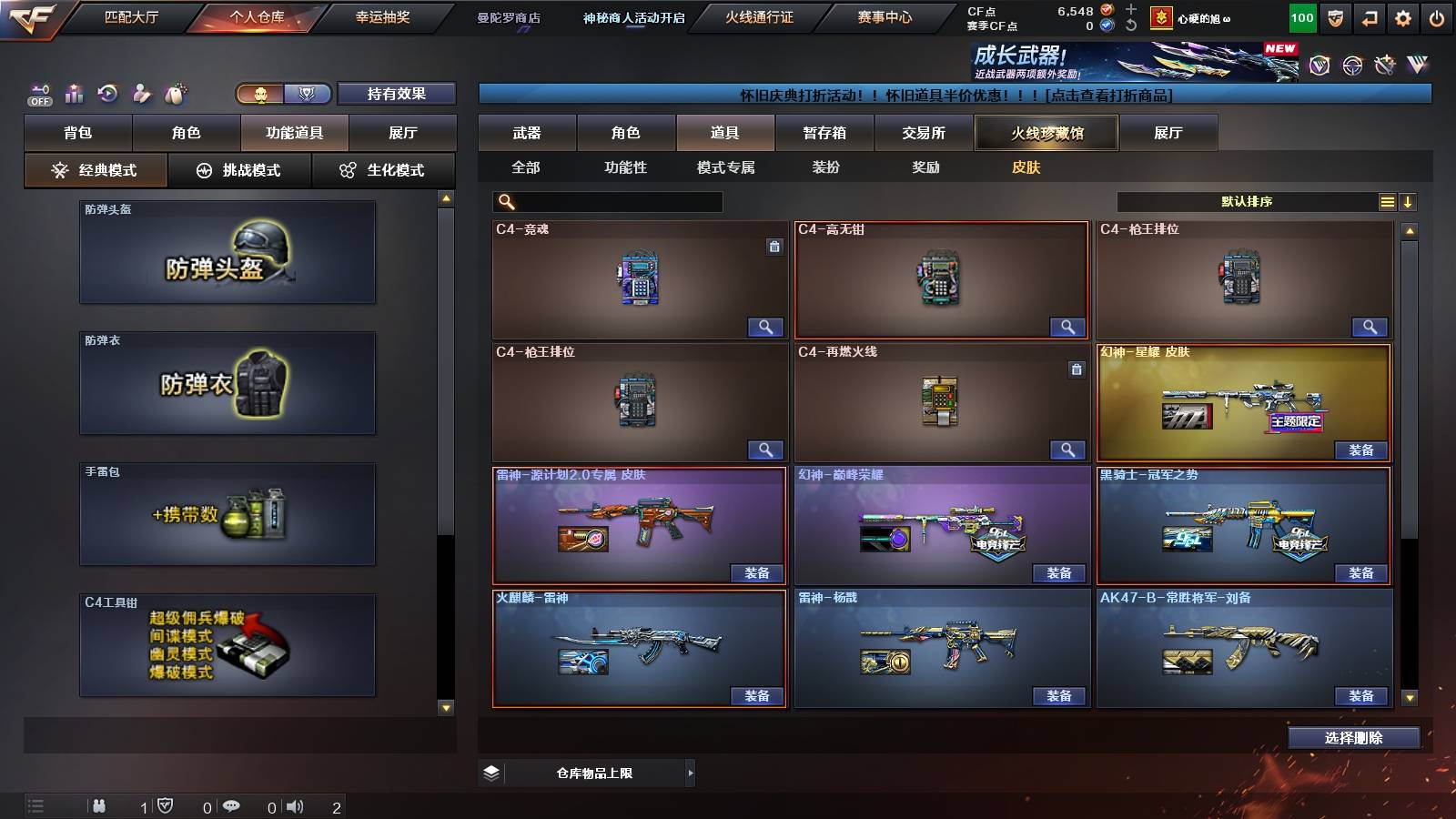
Task: Switch to the 暂存箱 tab
Action: click(824, 133)
